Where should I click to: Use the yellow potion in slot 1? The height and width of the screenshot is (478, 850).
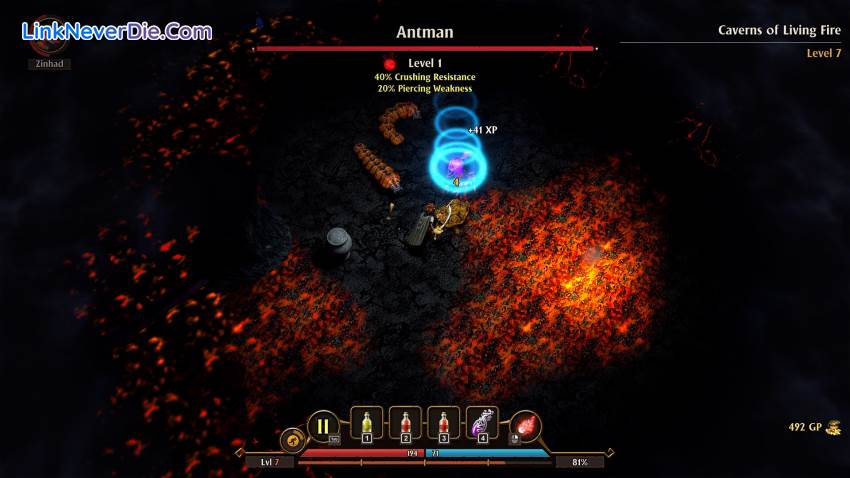click(366, 424)
